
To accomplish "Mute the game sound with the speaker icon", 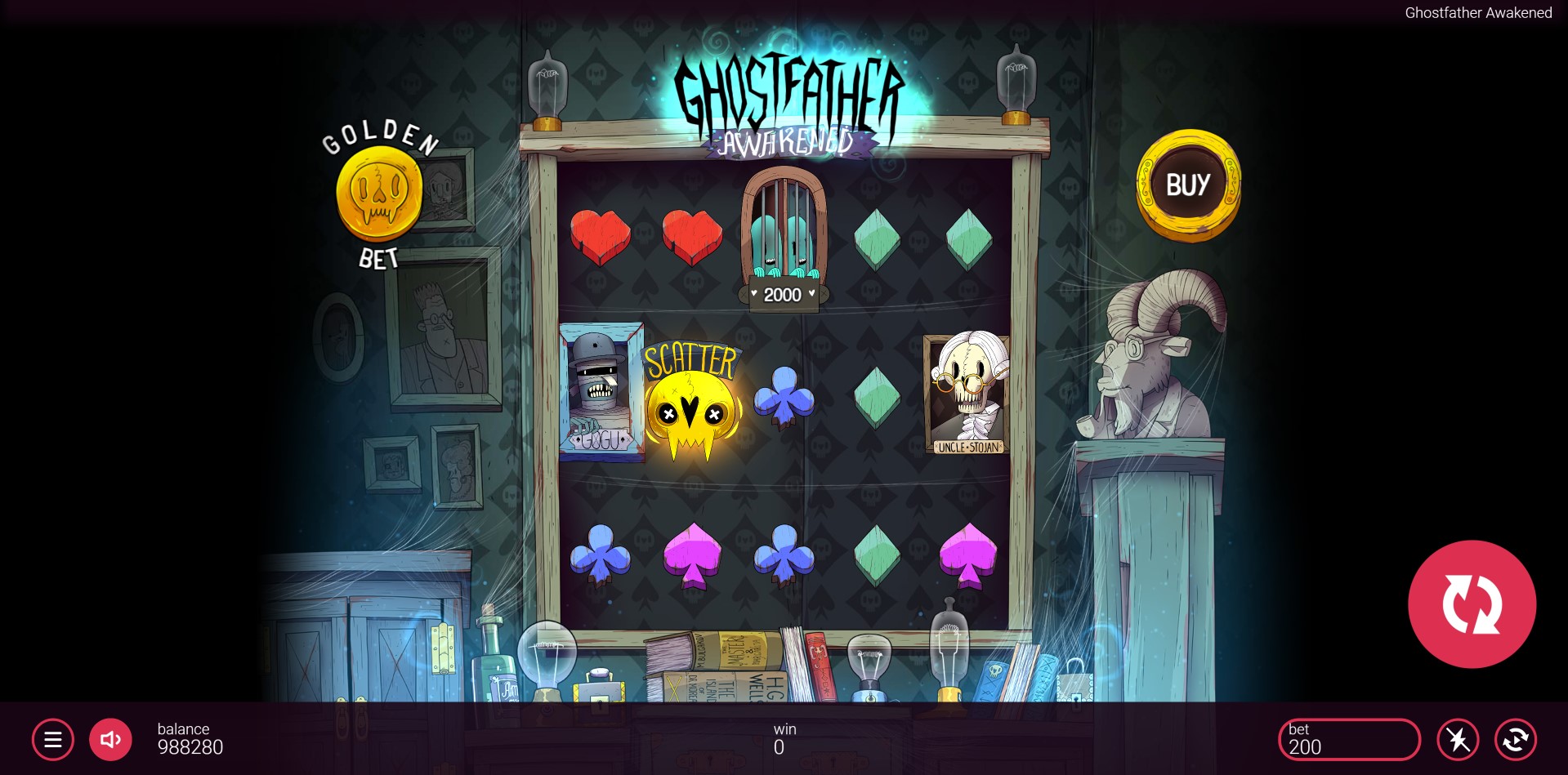I will pyautogui.click(x=110, y=740).
